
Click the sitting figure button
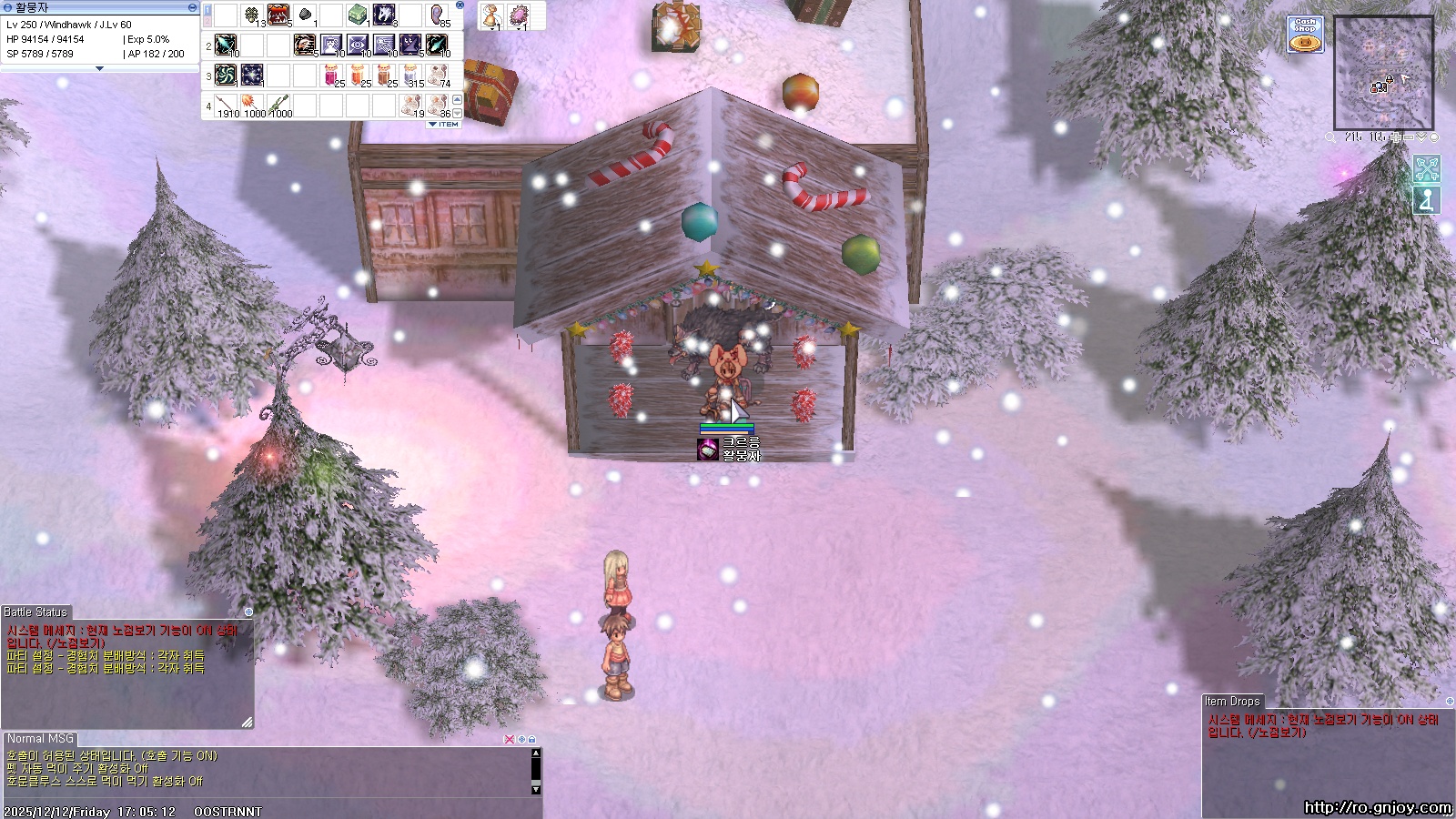(1426, 200)
